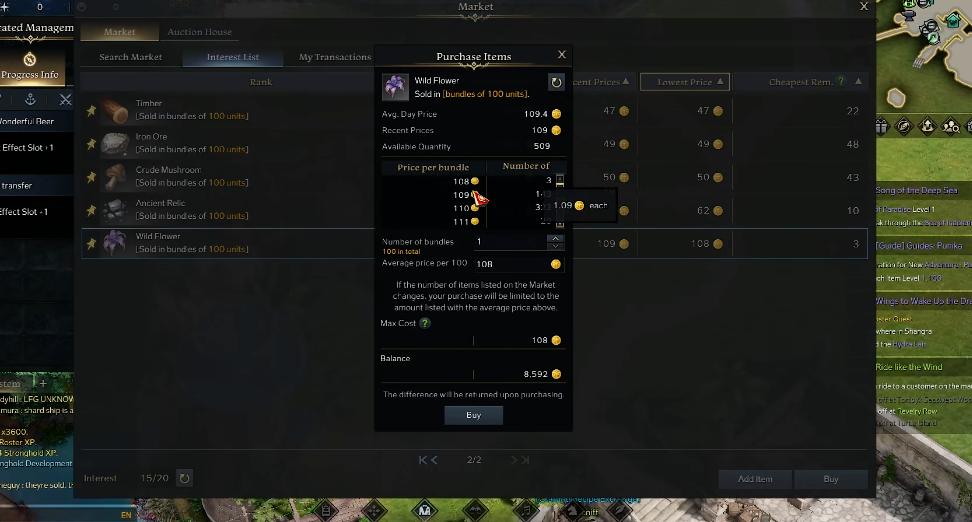
Task: Select the Timber row in the list
Action: click(230, 110)
